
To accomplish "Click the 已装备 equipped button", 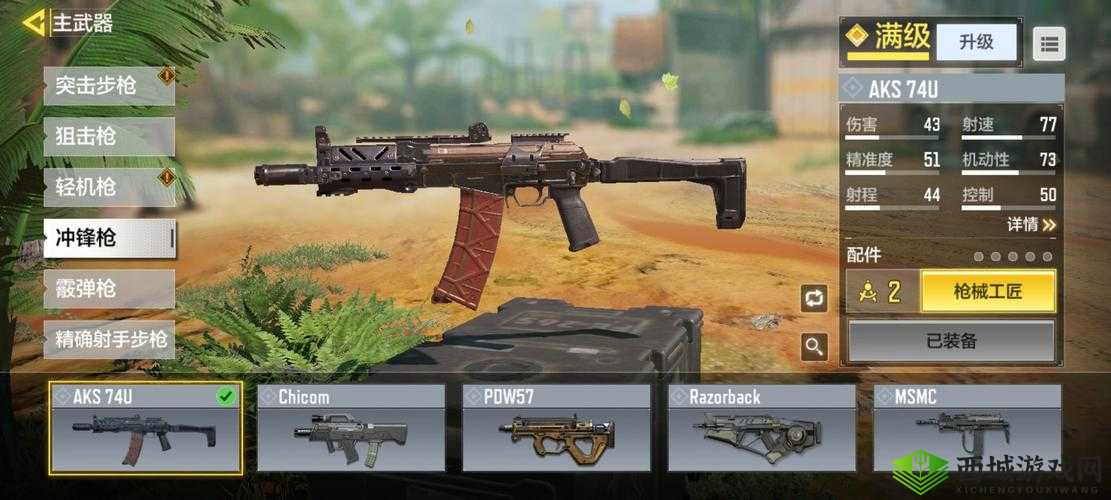I will click(951, 341).
